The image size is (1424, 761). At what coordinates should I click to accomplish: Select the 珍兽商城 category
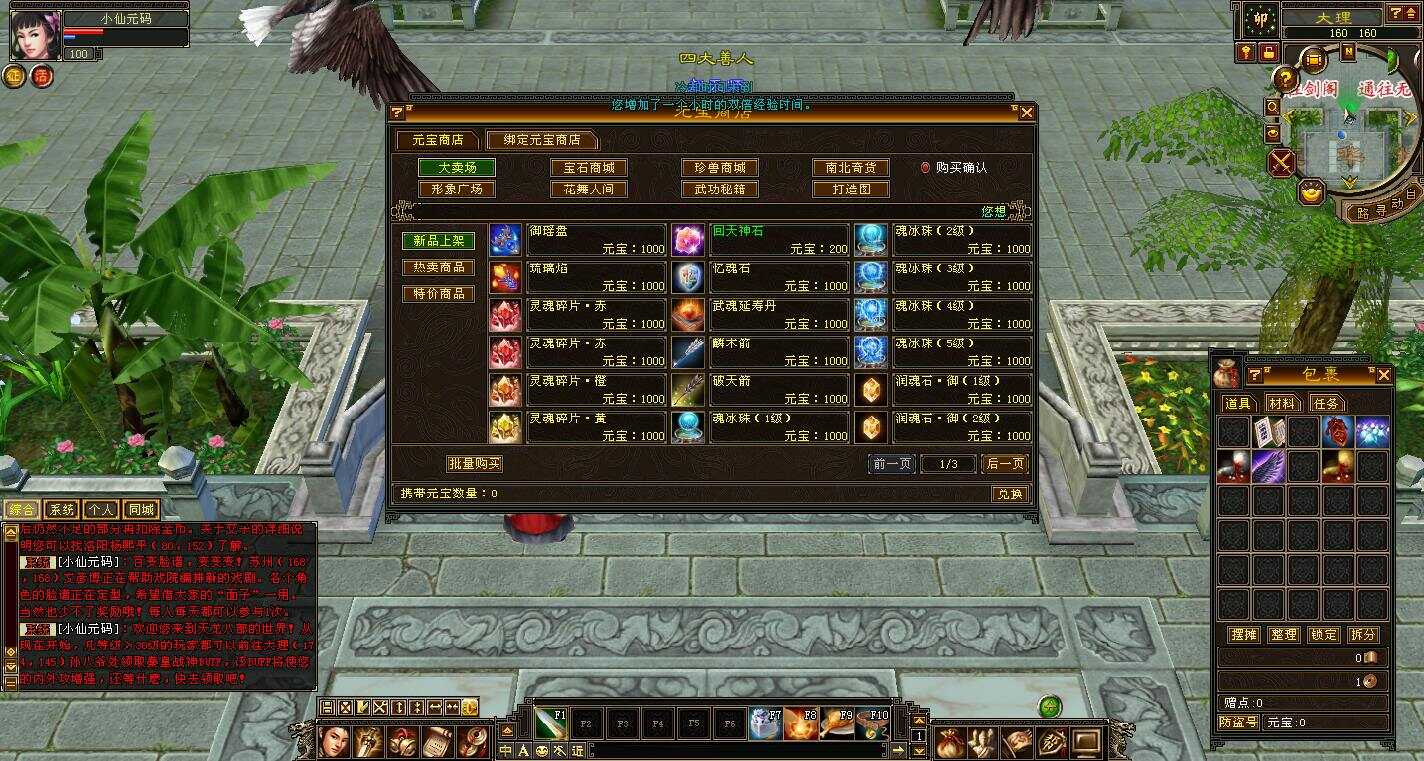[720, 168]
